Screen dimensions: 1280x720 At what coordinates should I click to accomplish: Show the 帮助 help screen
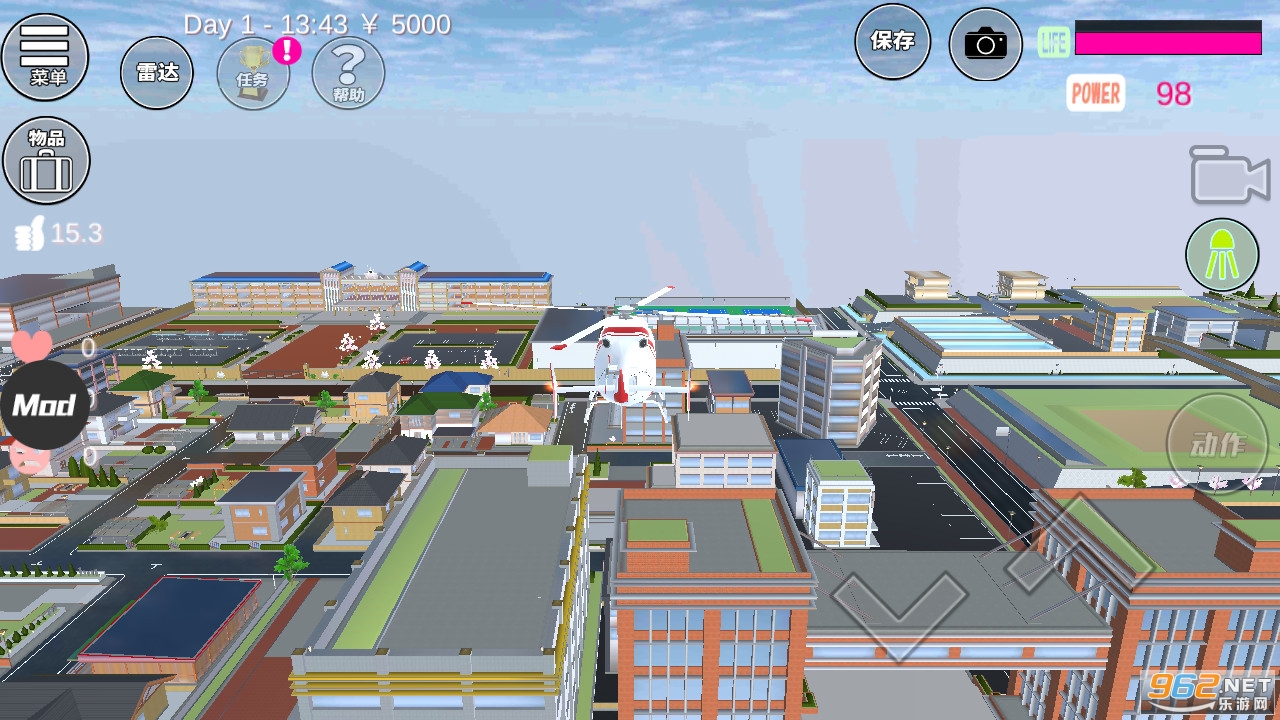click(348, 73)
